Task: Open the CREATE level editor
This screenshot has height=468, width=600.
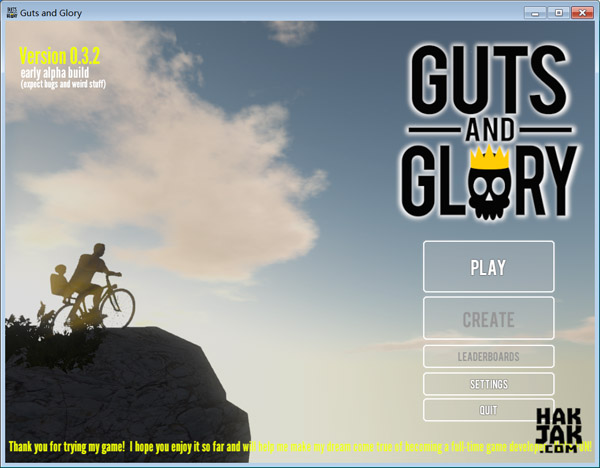Action: point(488,320)
